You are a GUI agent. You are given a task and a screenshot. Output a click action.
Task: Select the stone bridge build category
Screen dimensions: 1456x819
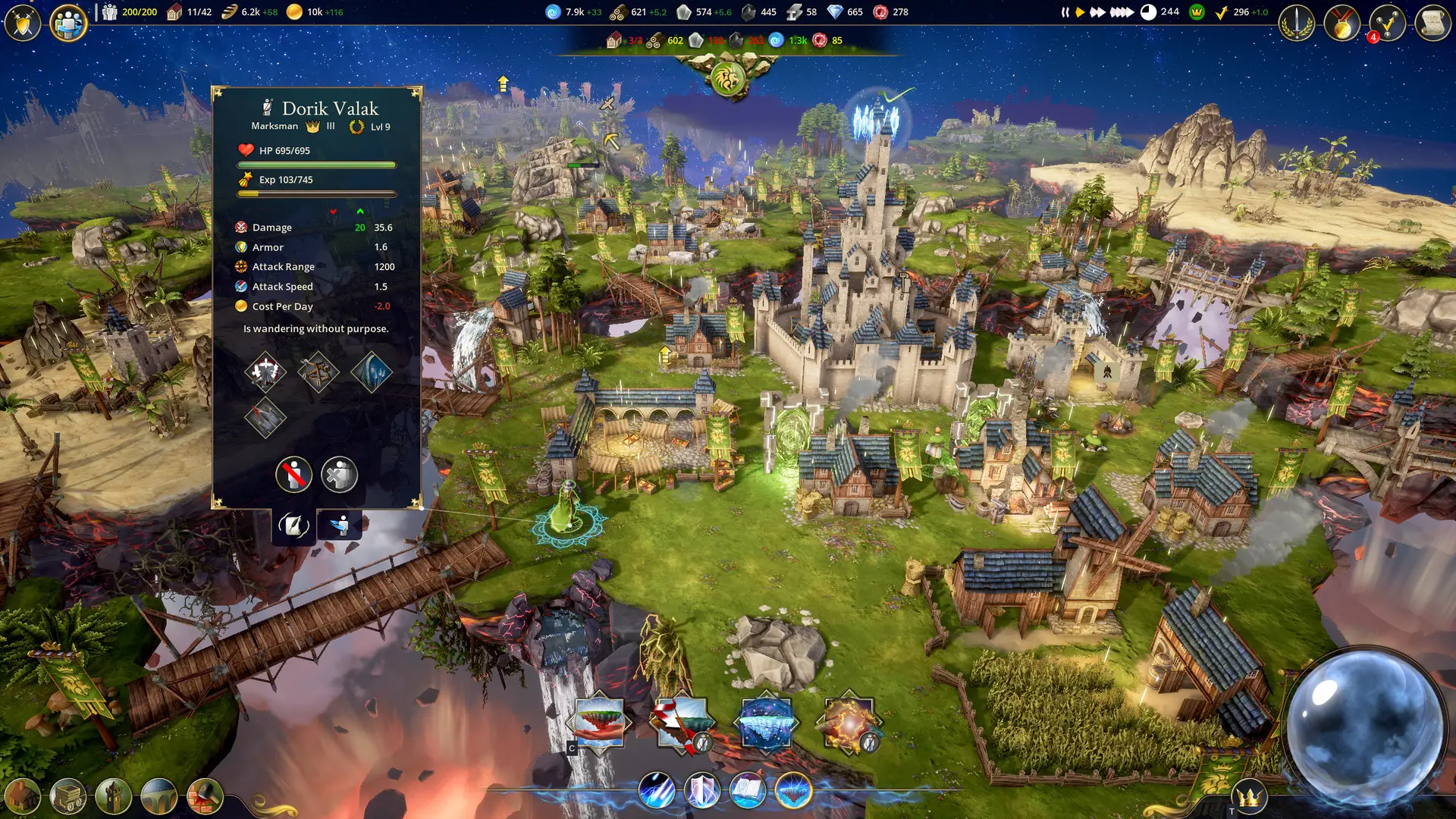159,796
